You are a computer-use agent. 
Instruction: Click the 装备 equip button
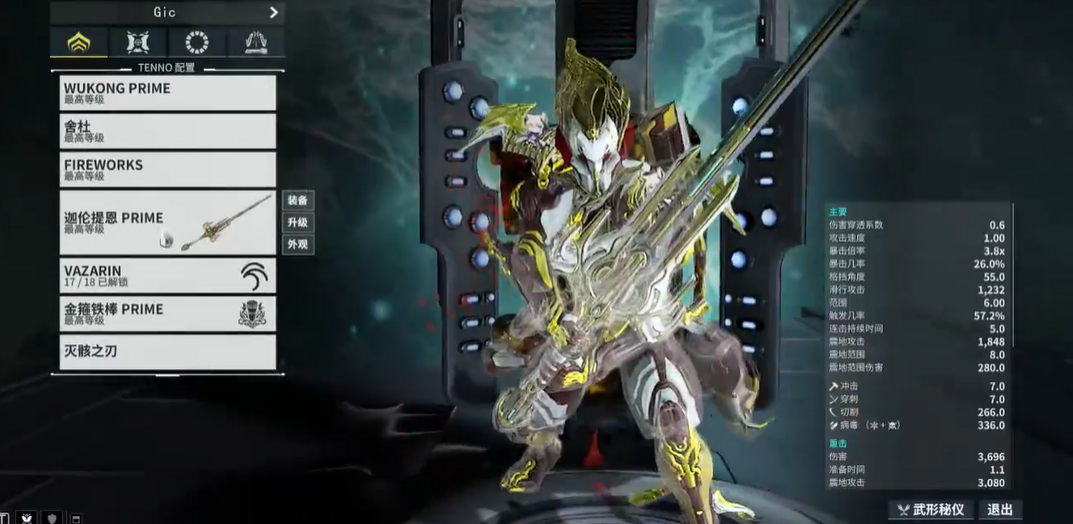(298, 200)
